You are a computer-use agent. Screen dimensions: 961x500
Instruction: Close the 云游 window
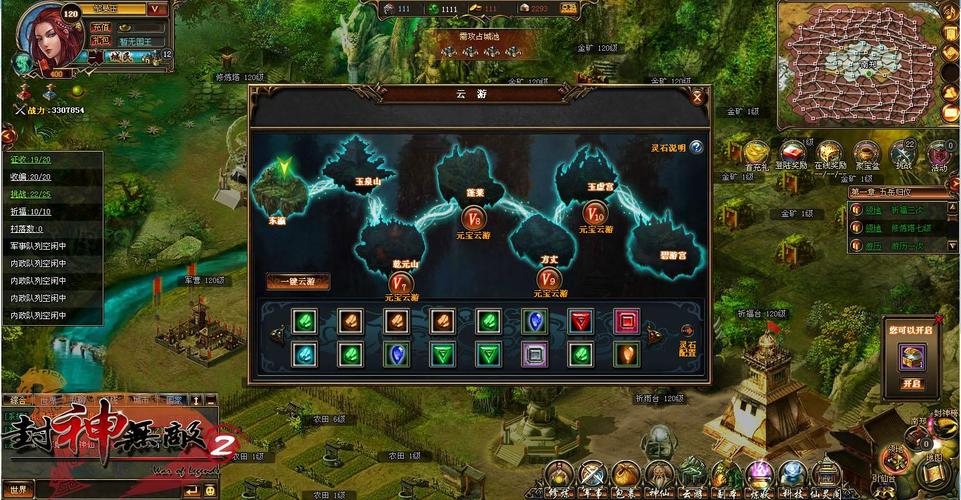(697, 97)
